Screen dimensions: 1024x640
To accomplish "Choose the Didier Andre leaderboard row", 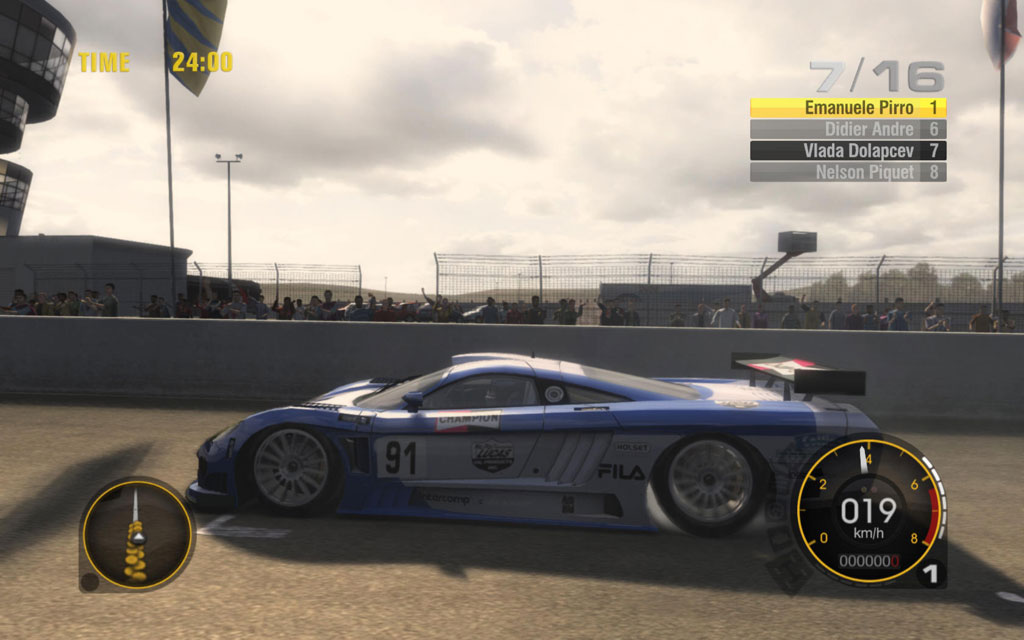I will tap(848, 129).
